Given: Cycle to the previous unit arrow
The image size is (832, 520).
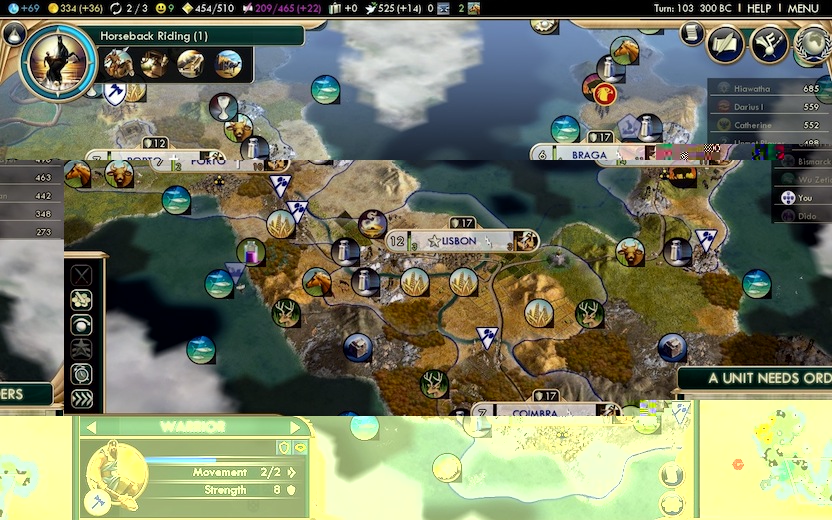Looking at the screenshot, I should (x=90, y=427).
